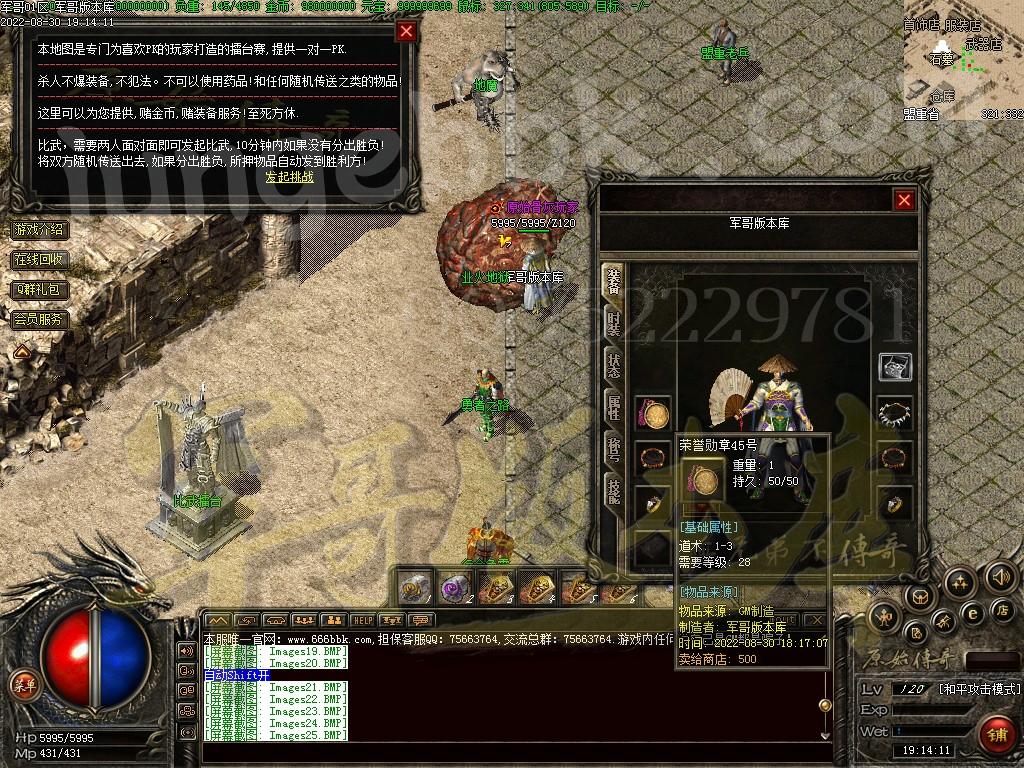Screen dimensions: 1024x768
Task: Open the 在线回收 online recycle menu
Action: (x=40, y=259)
